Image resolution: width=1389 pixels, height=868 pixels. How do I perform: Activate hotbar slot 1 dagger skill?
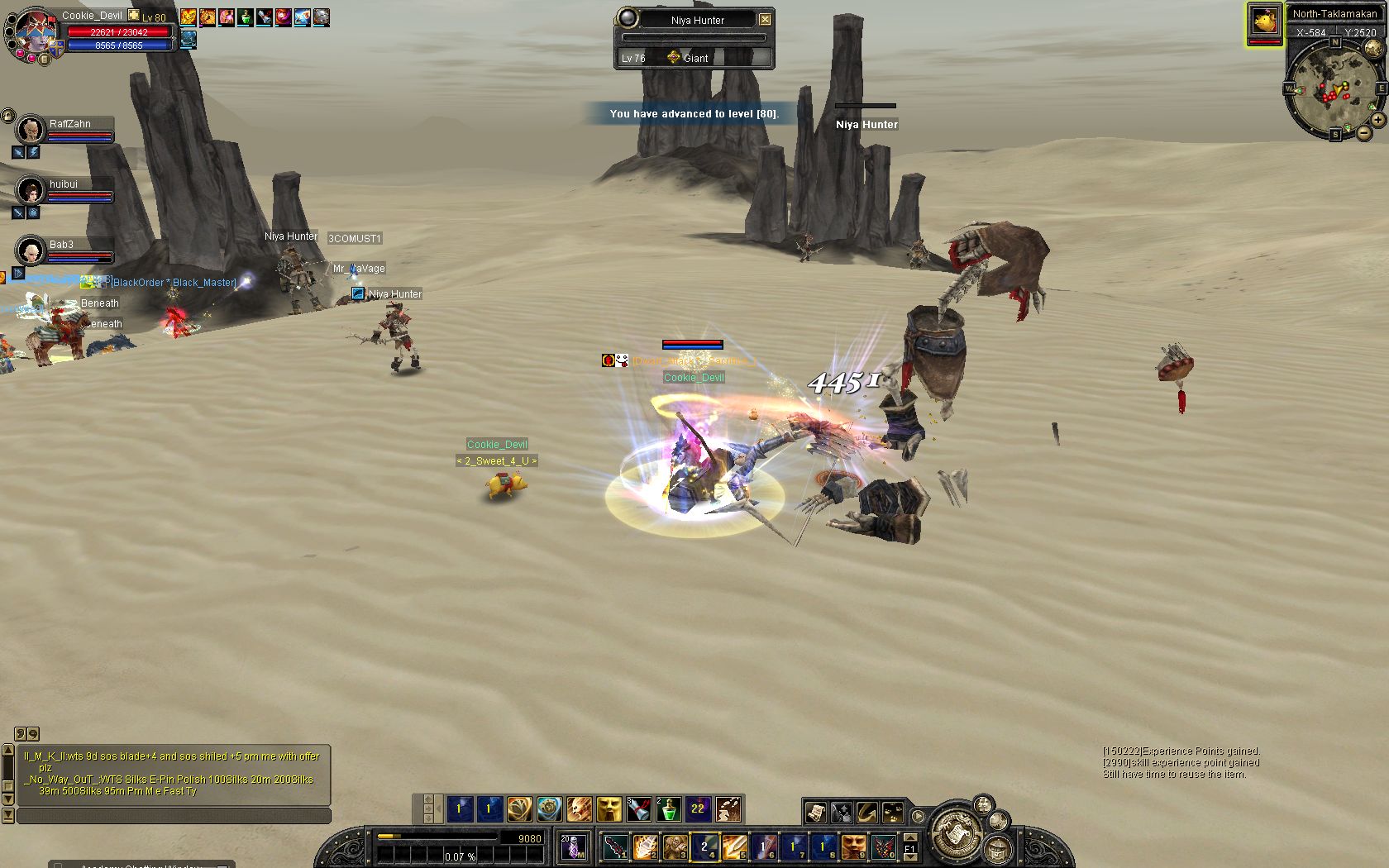click(x=614, y=847)
